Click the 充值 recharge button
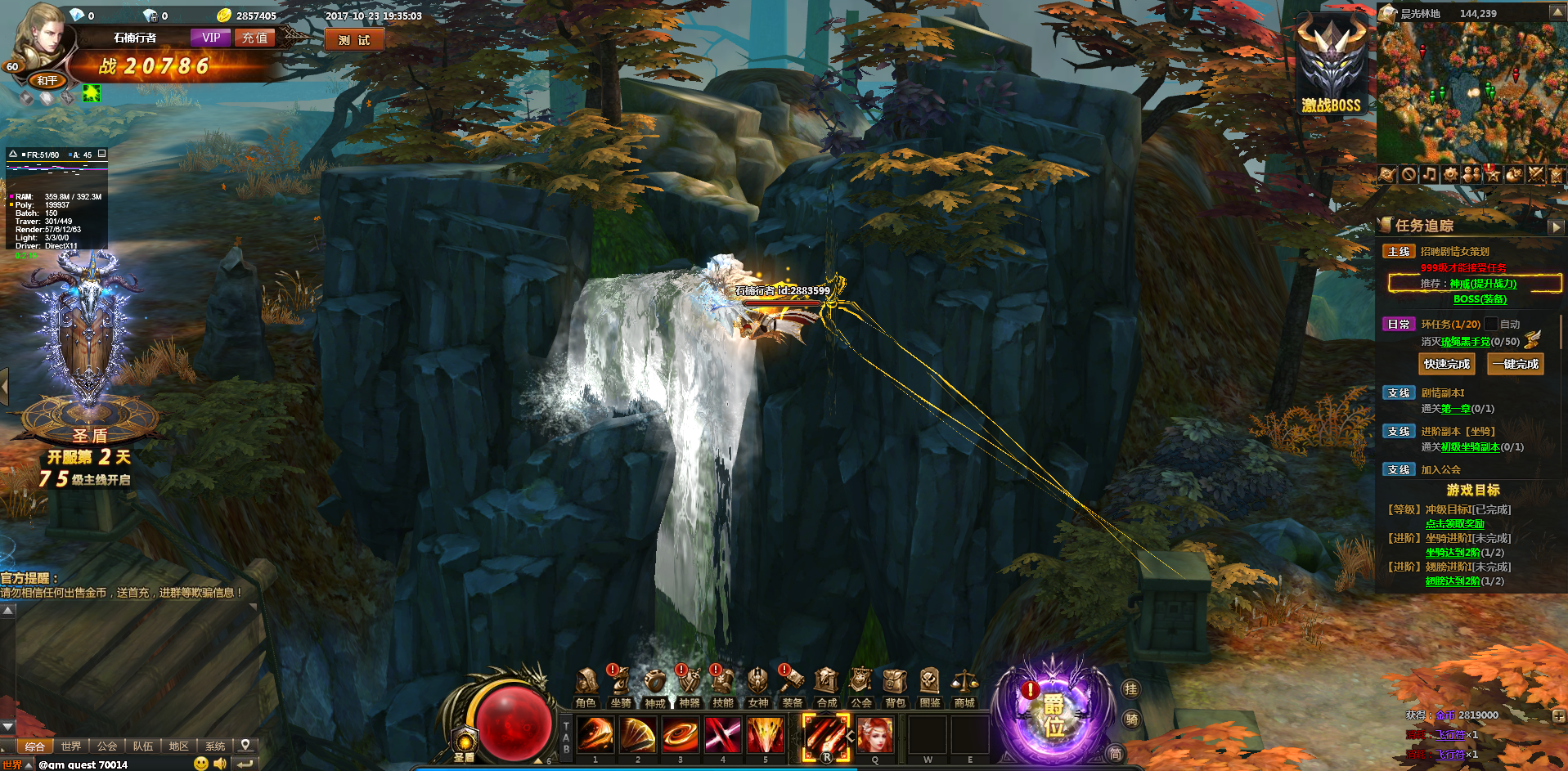This screenshot has width=1568, height=771. pyautogui.click(x=254, y=38)
